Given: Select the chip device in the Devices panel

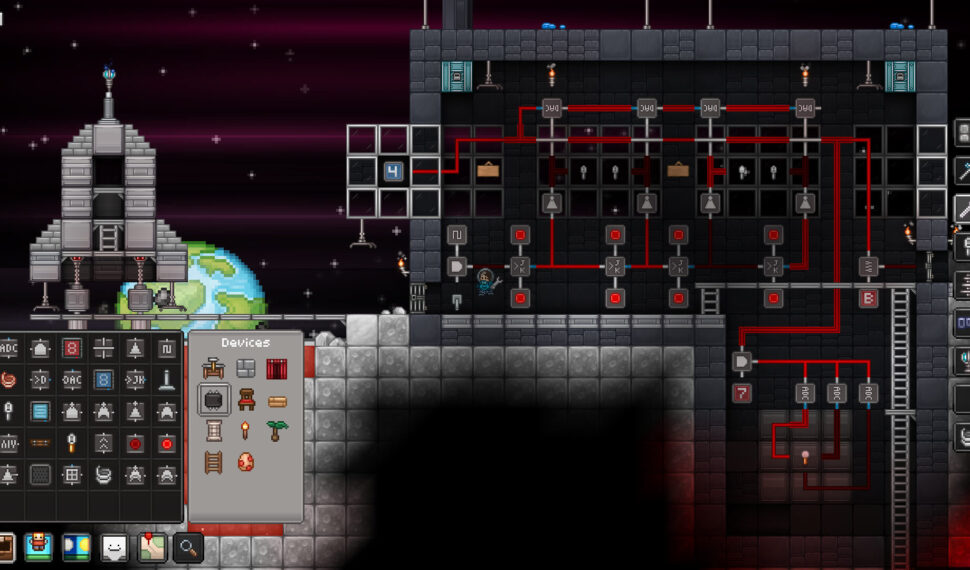Looking at the screenshot, I should [214, 400].
